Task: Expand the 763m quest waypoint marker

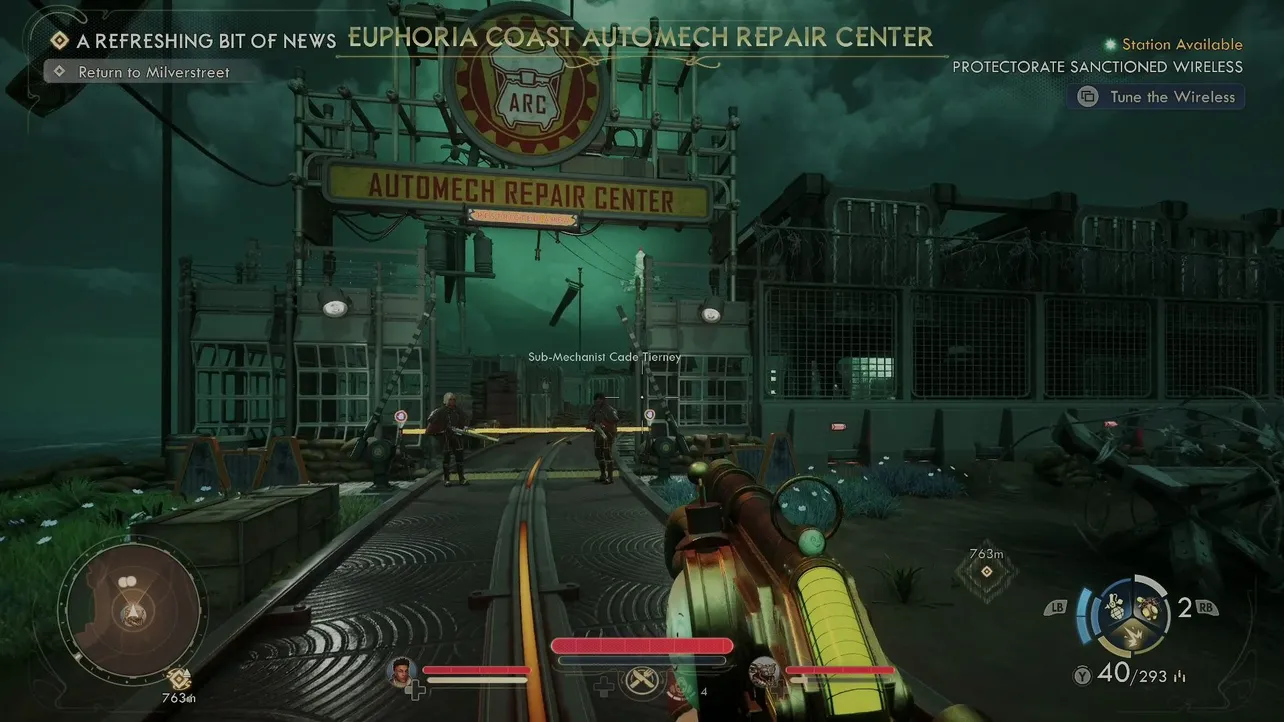Action: [x=985, y=565]
